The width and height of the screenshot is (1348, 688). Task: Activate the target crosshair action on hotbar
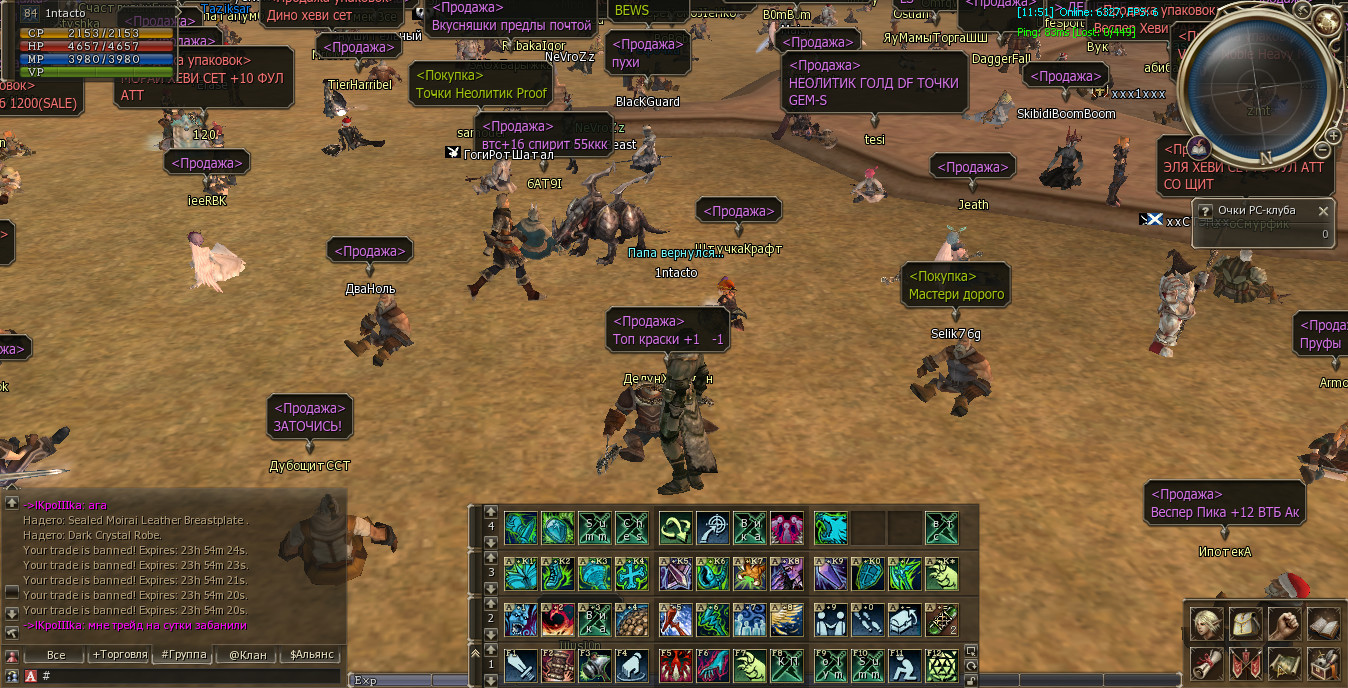tap(714, 528)
